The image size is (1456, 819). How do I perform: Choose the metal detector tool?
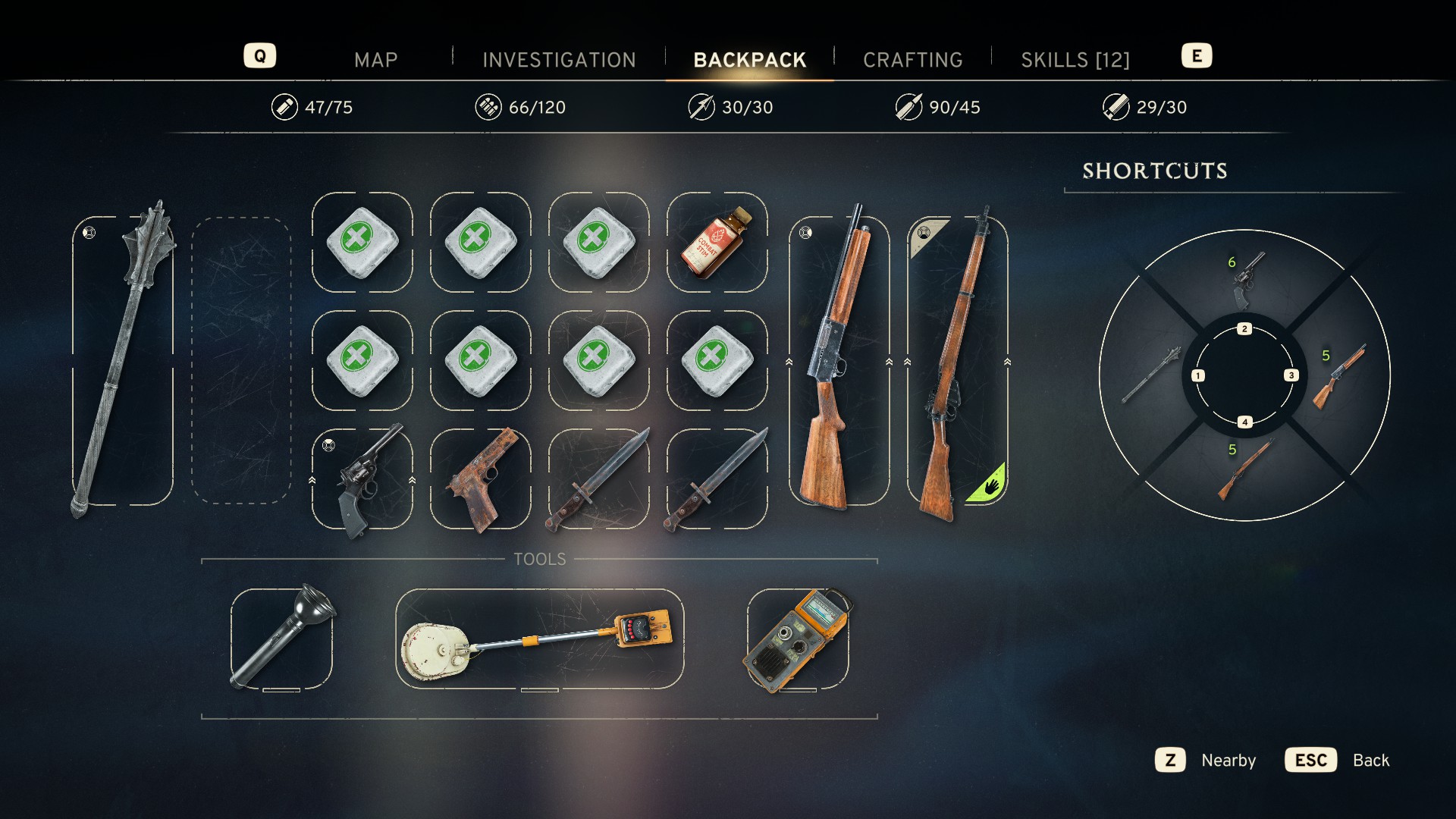tap(539, 639)
